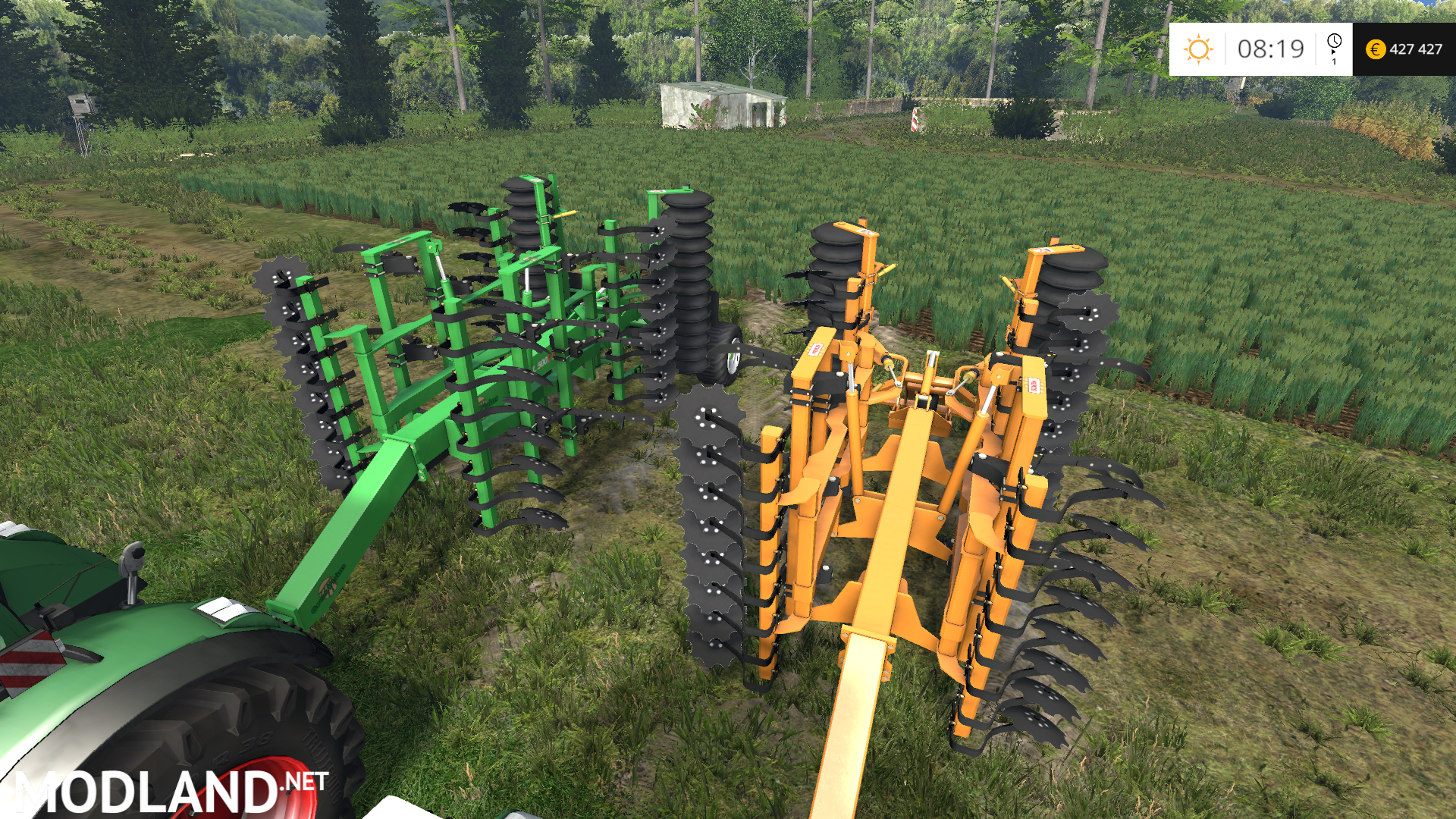Click the play arrow under the clock
This screenshot has height=819, width=1456.
click(1334, 52)
